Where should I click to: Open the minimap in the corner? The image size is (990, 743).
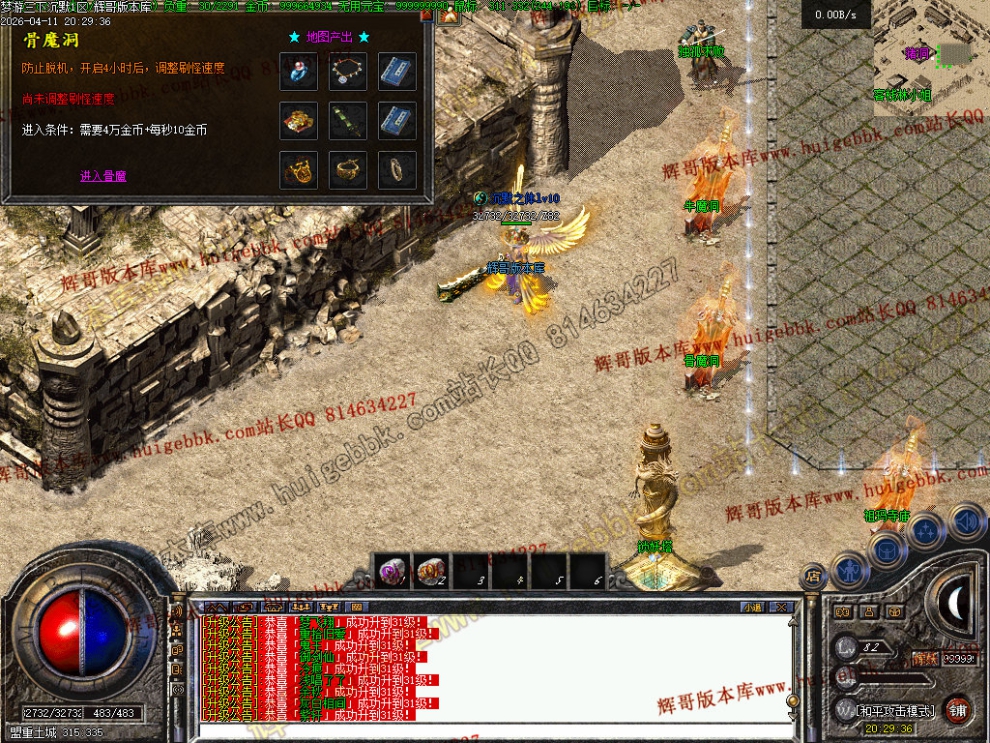pos(930,50)
